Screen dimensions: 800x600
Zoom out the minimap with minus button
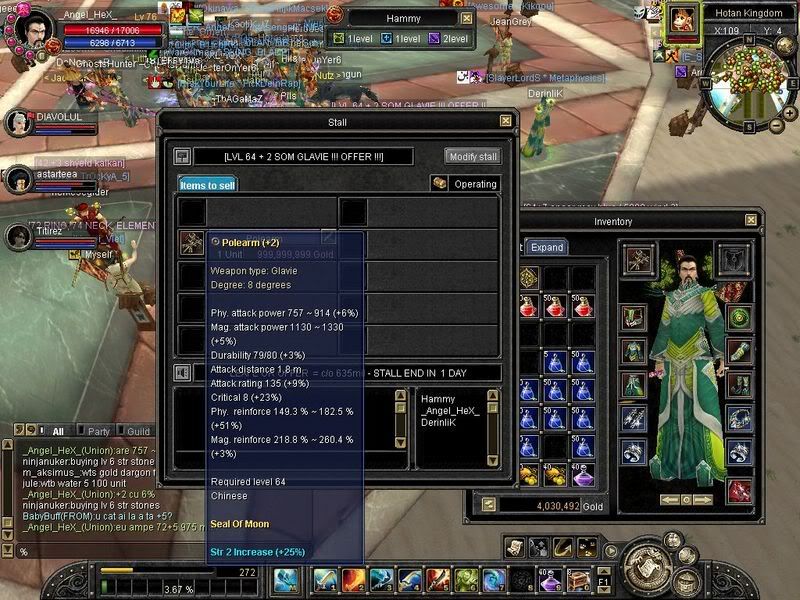click(x=776, y=127)
